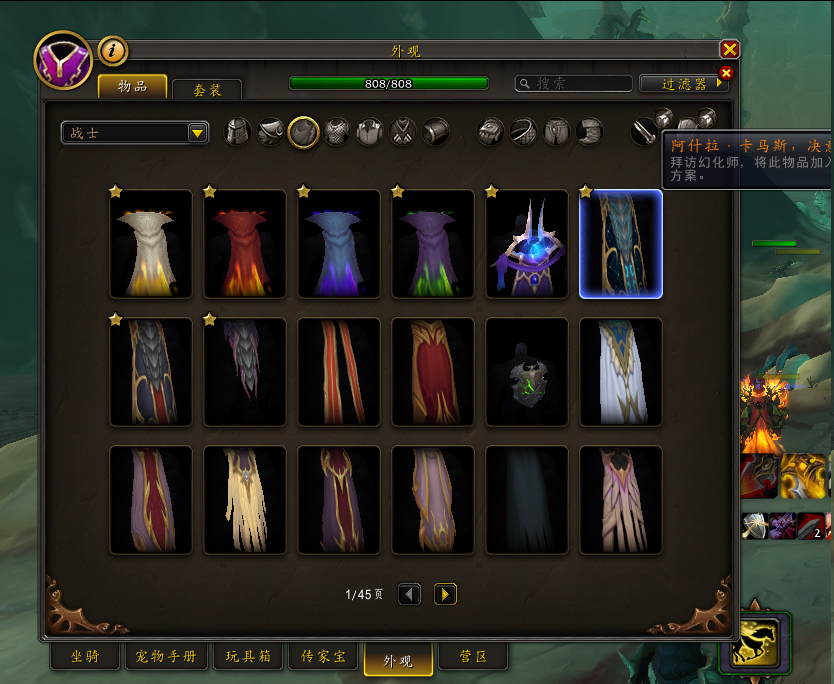
Task: Select the gloves slot filter icon
Action: tap(490, 132)
